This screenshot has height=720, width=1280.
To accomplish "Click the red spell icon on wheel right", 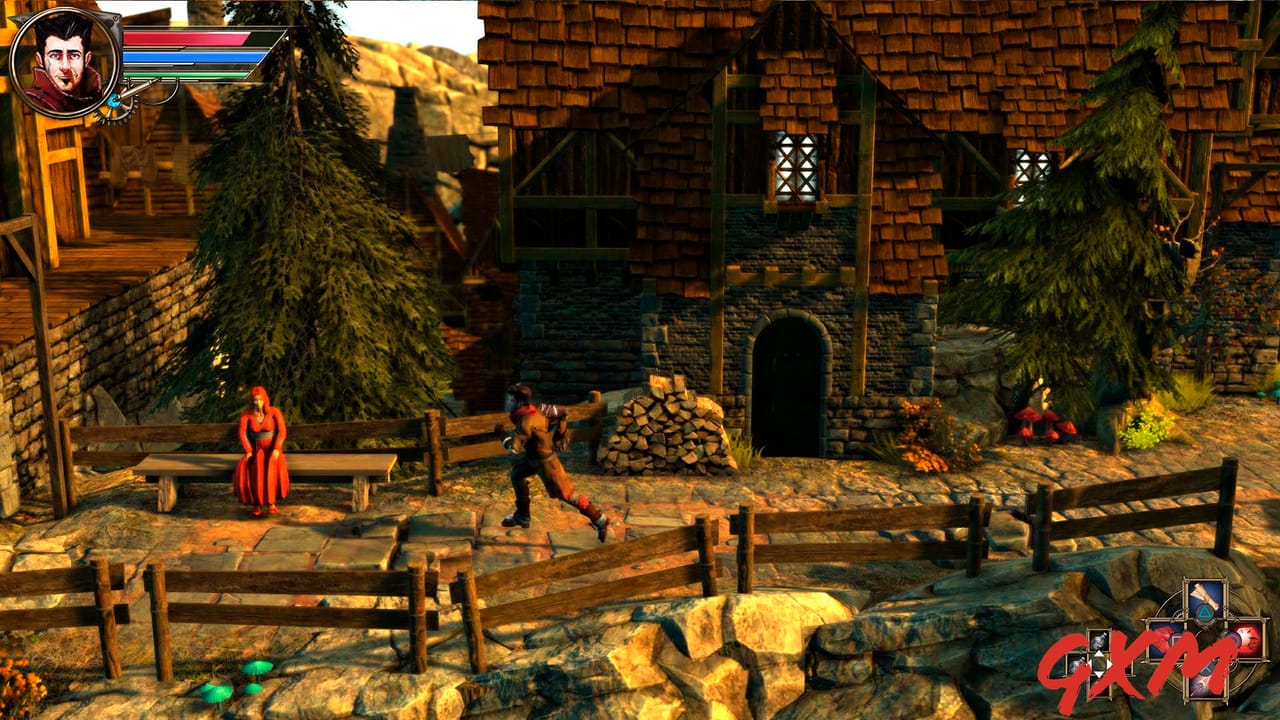I will click(1247, 637).
